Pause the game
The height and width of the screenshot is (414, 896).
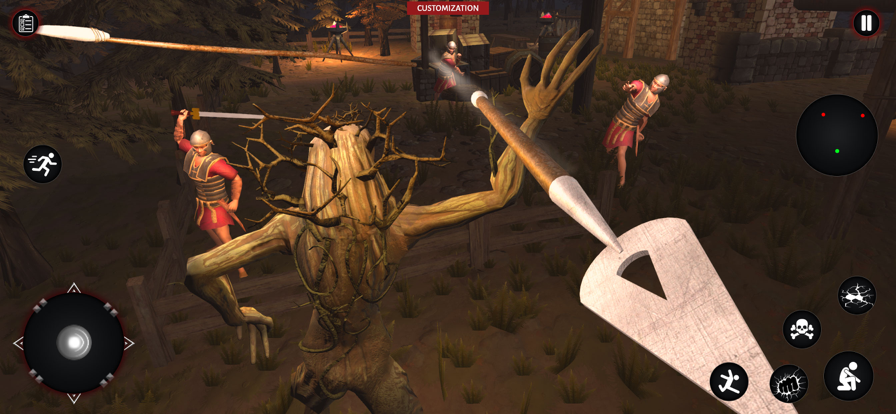pyautogui.click(x=865, y=23)
